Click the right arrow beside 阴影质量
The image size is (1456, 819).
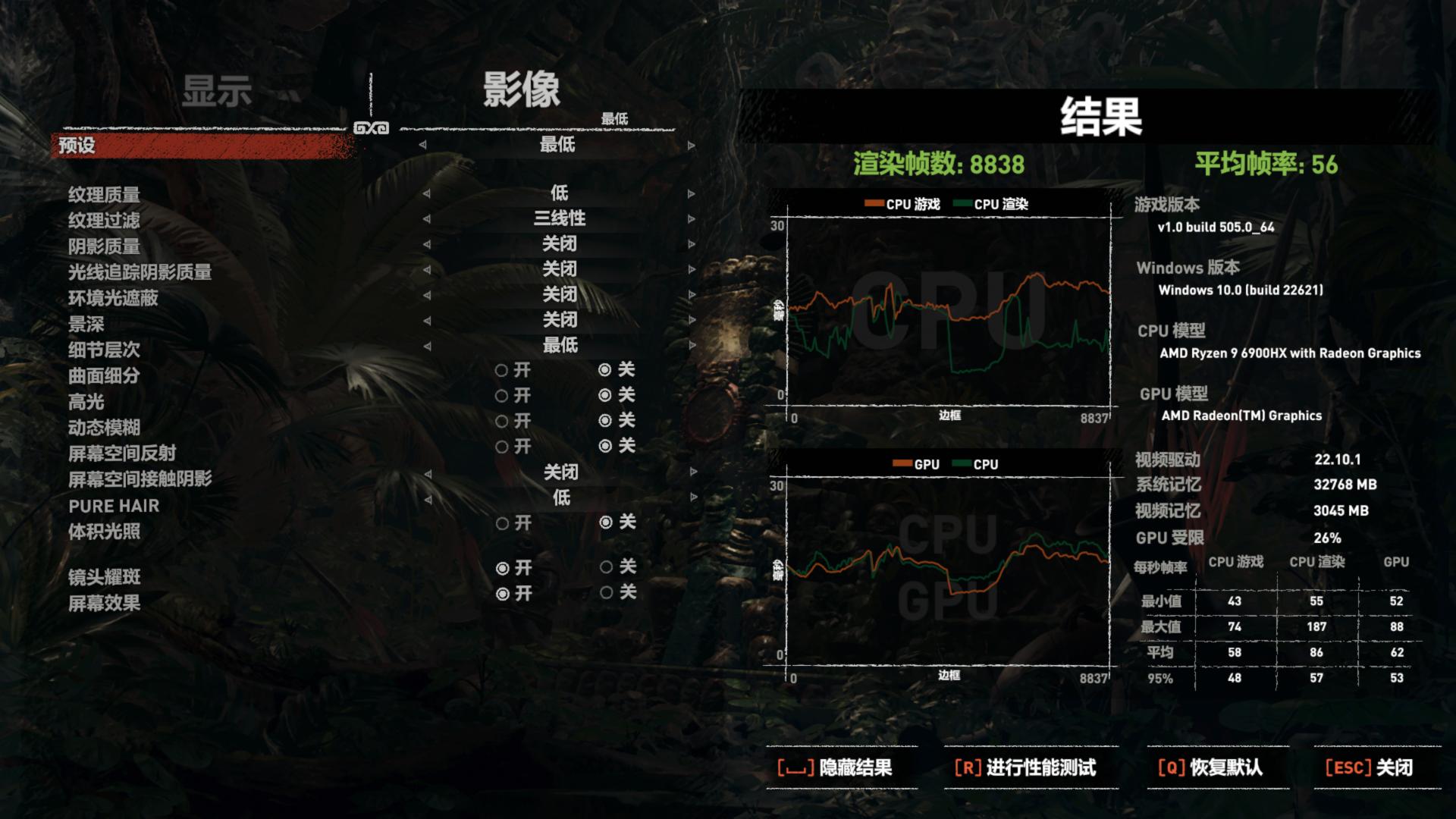(x=689, y=243)
